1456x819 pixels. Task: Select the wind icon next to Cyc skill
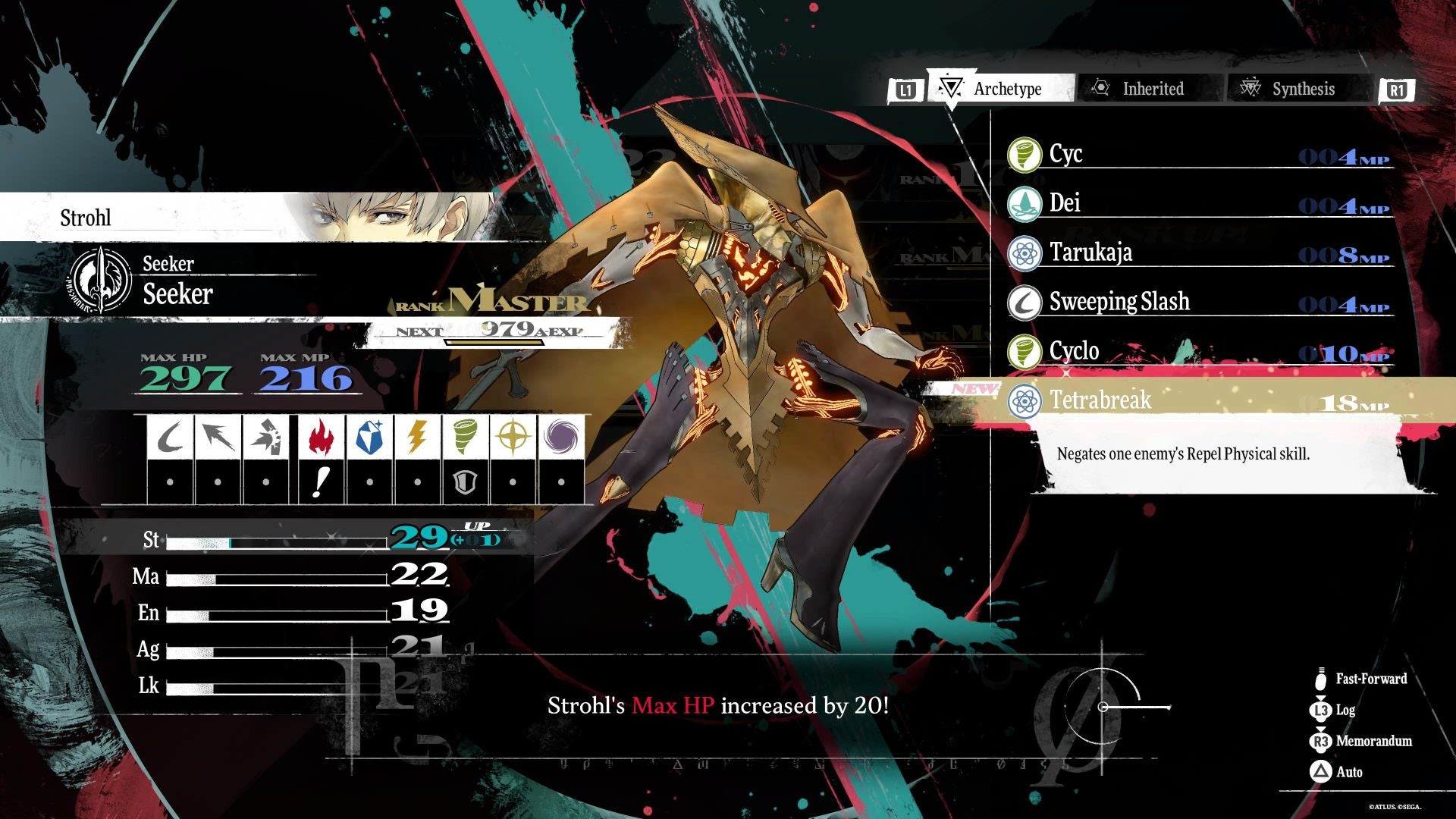tap(1024, 154)
